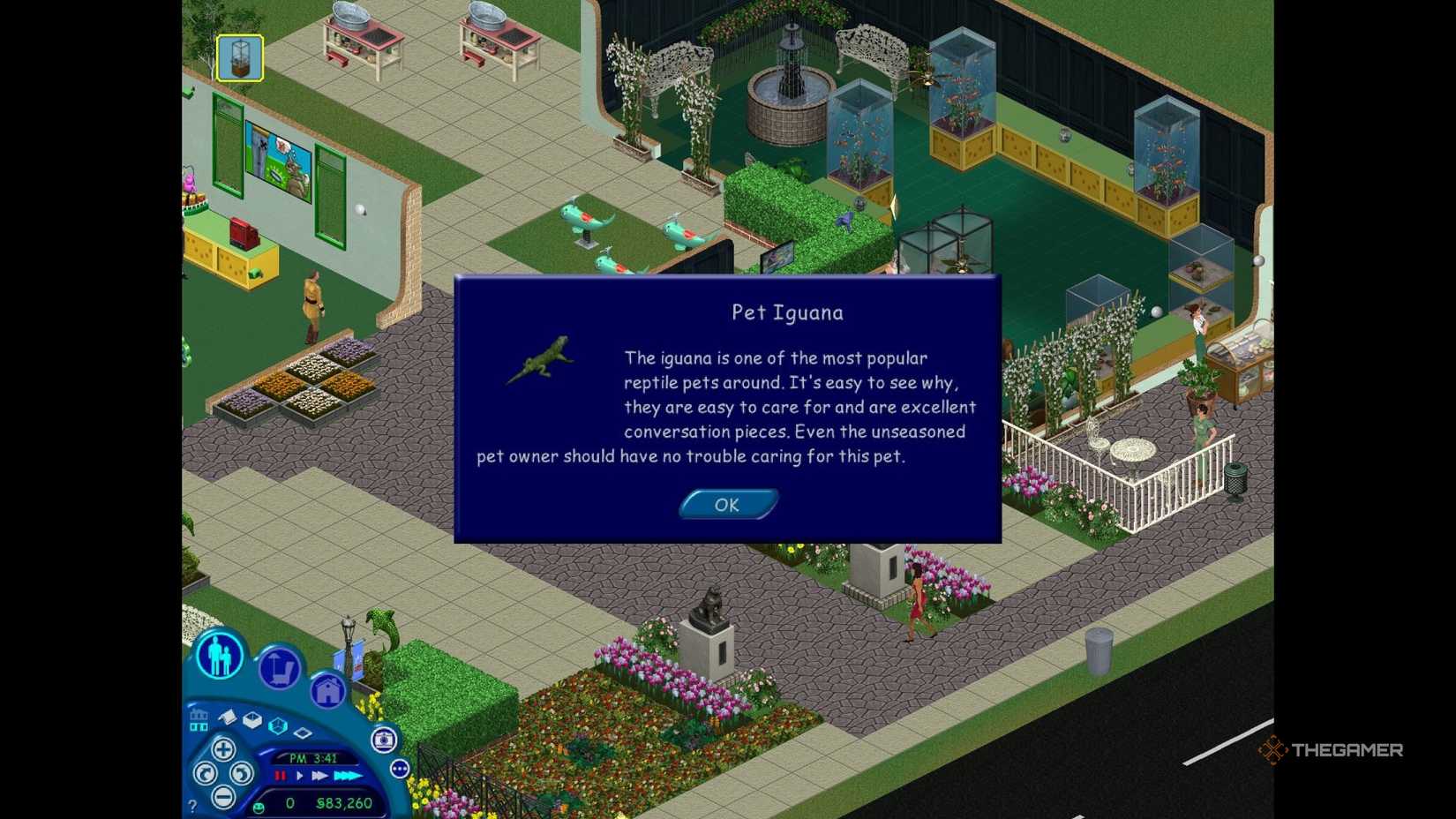Select the highlighted terrarium thumbnail

tap(238, 58)
